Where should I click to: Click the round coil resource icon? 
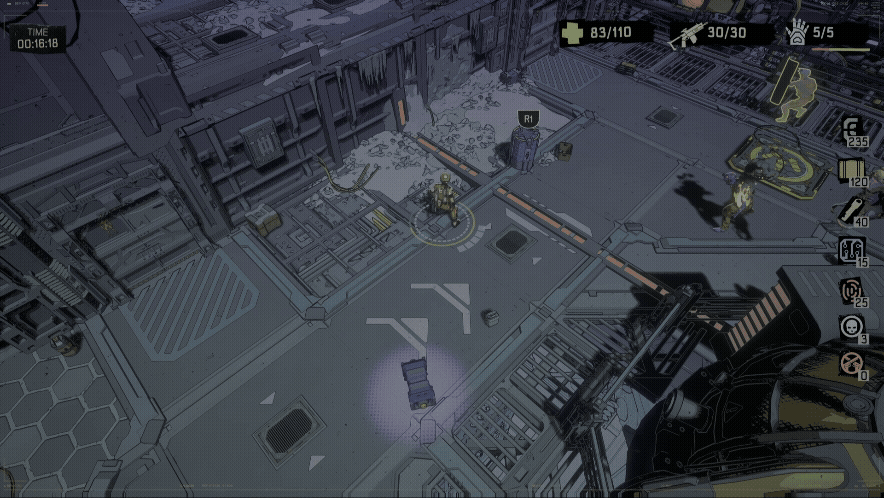pos(852,289)
